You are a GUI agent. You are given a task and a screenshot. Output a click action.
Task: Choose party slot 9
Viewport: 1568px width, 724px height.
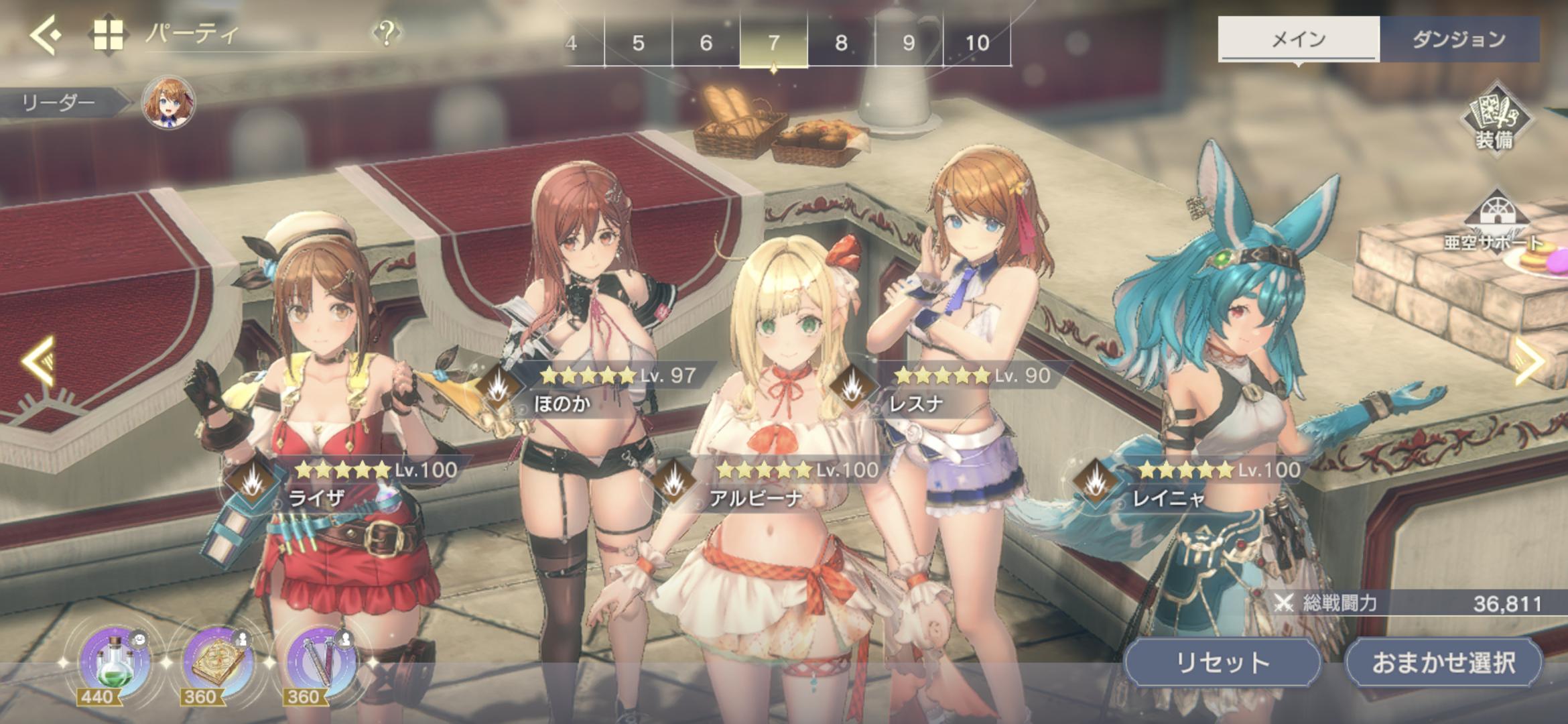(x=909, y=43)
